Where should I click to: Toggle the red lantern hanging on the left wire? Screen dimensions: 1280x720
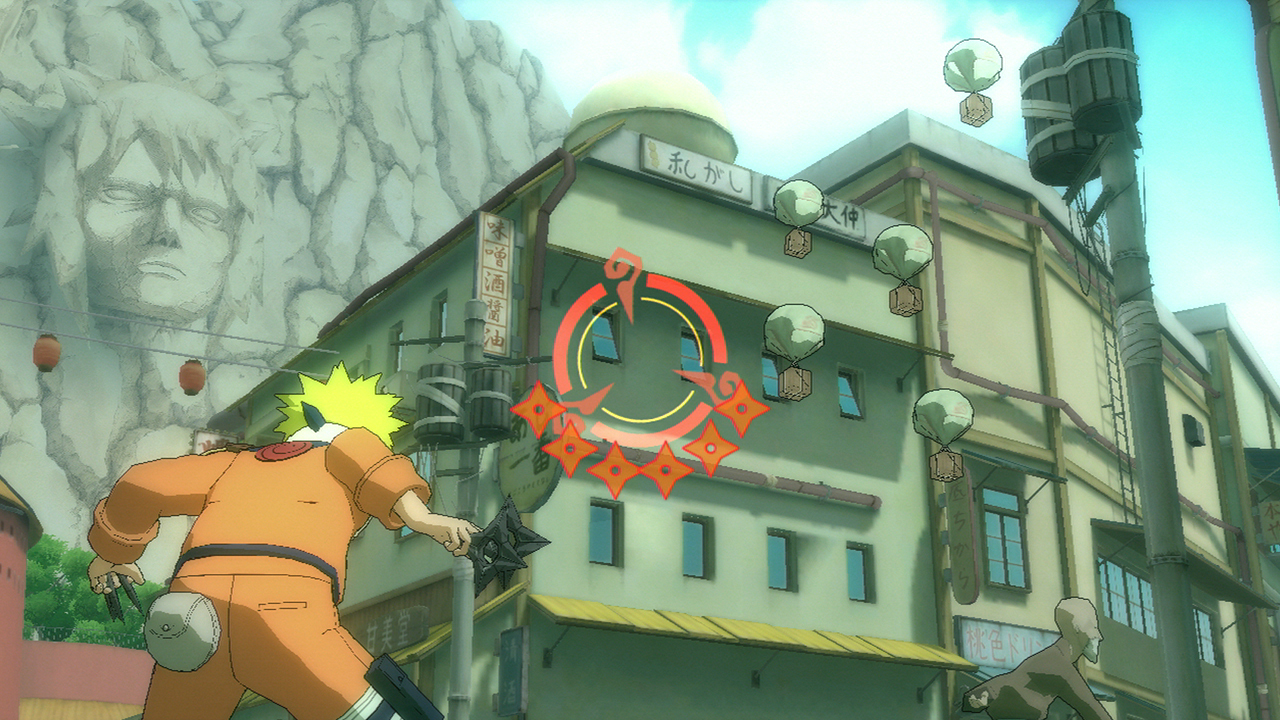47,350
